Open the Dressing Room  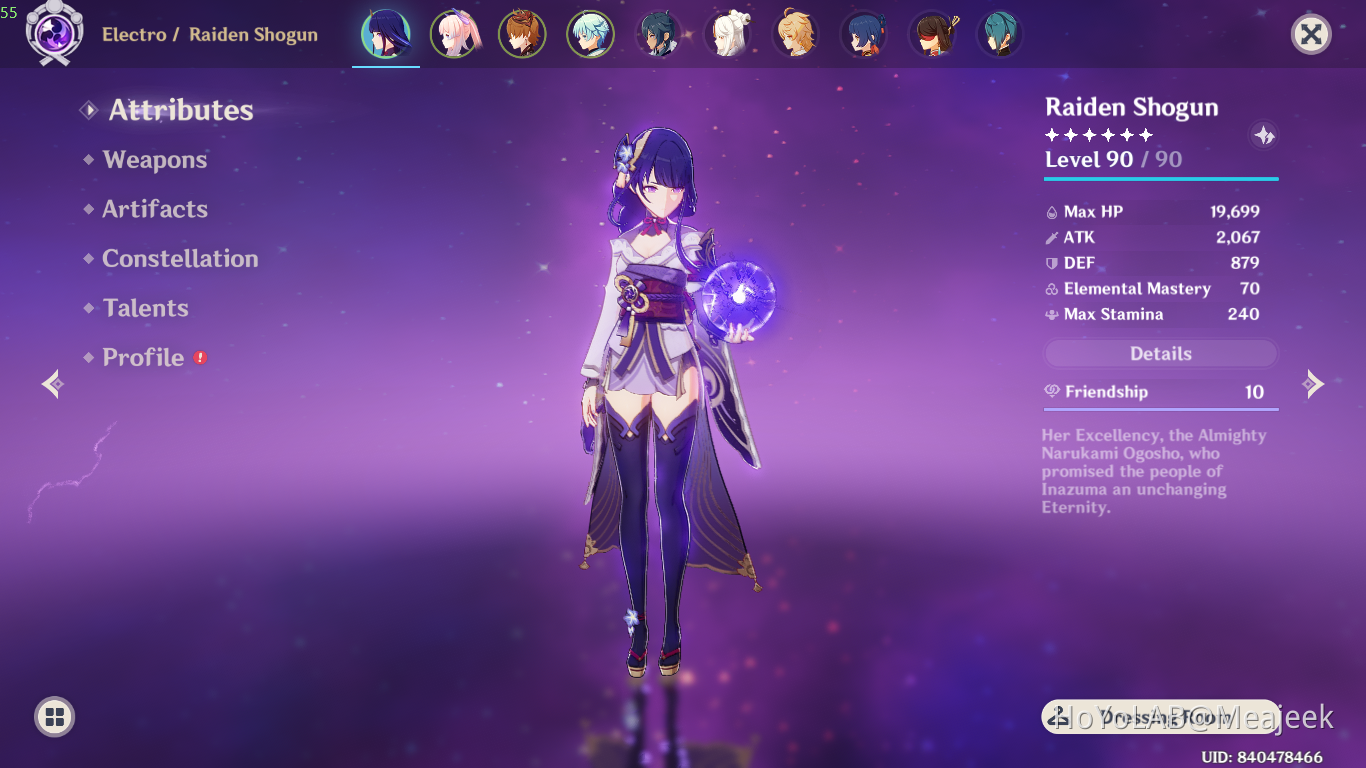tap(1160, 716)
